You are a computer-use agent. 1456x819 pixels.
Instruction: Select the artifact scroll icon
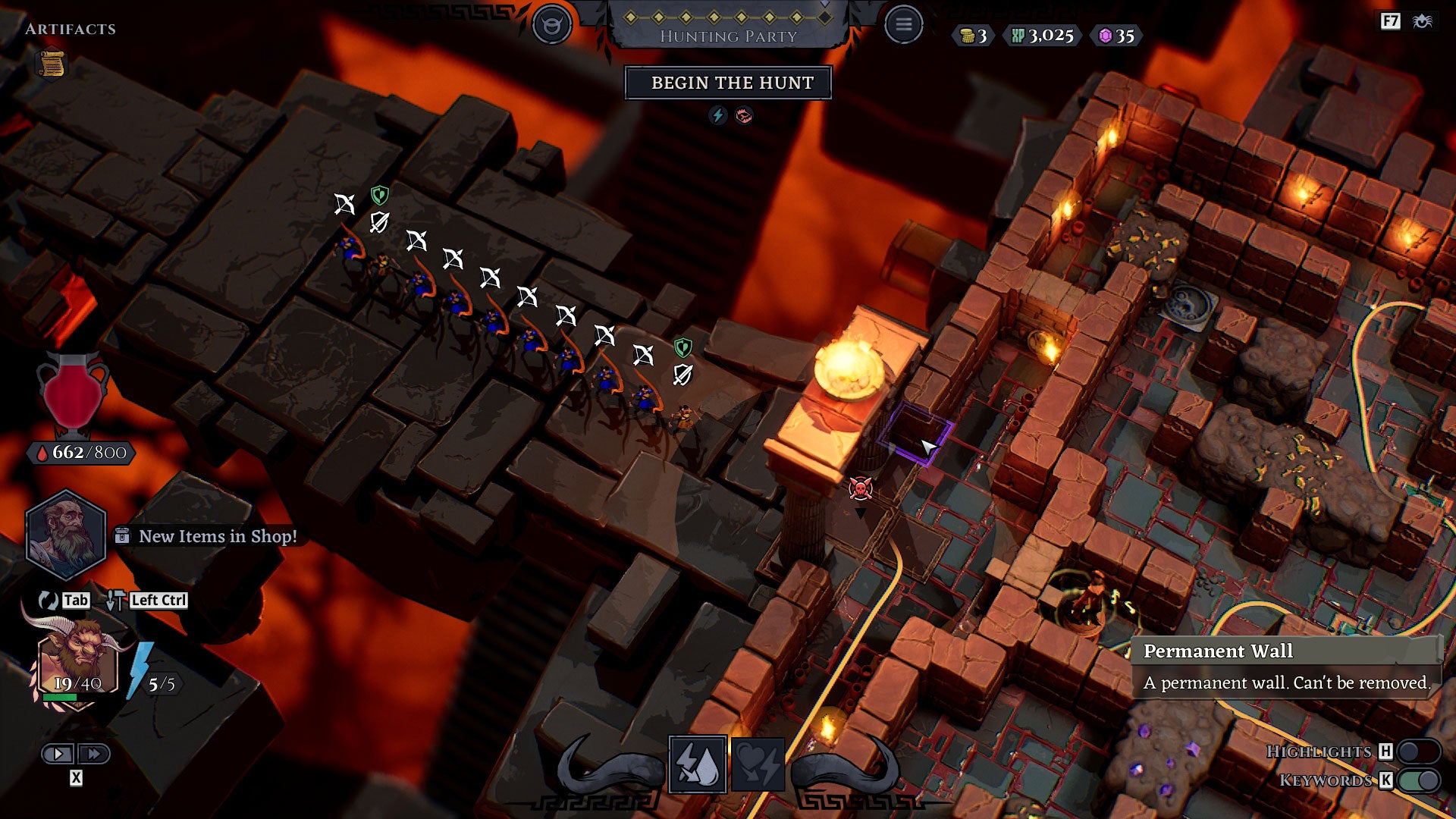click(x=52, y=64)
